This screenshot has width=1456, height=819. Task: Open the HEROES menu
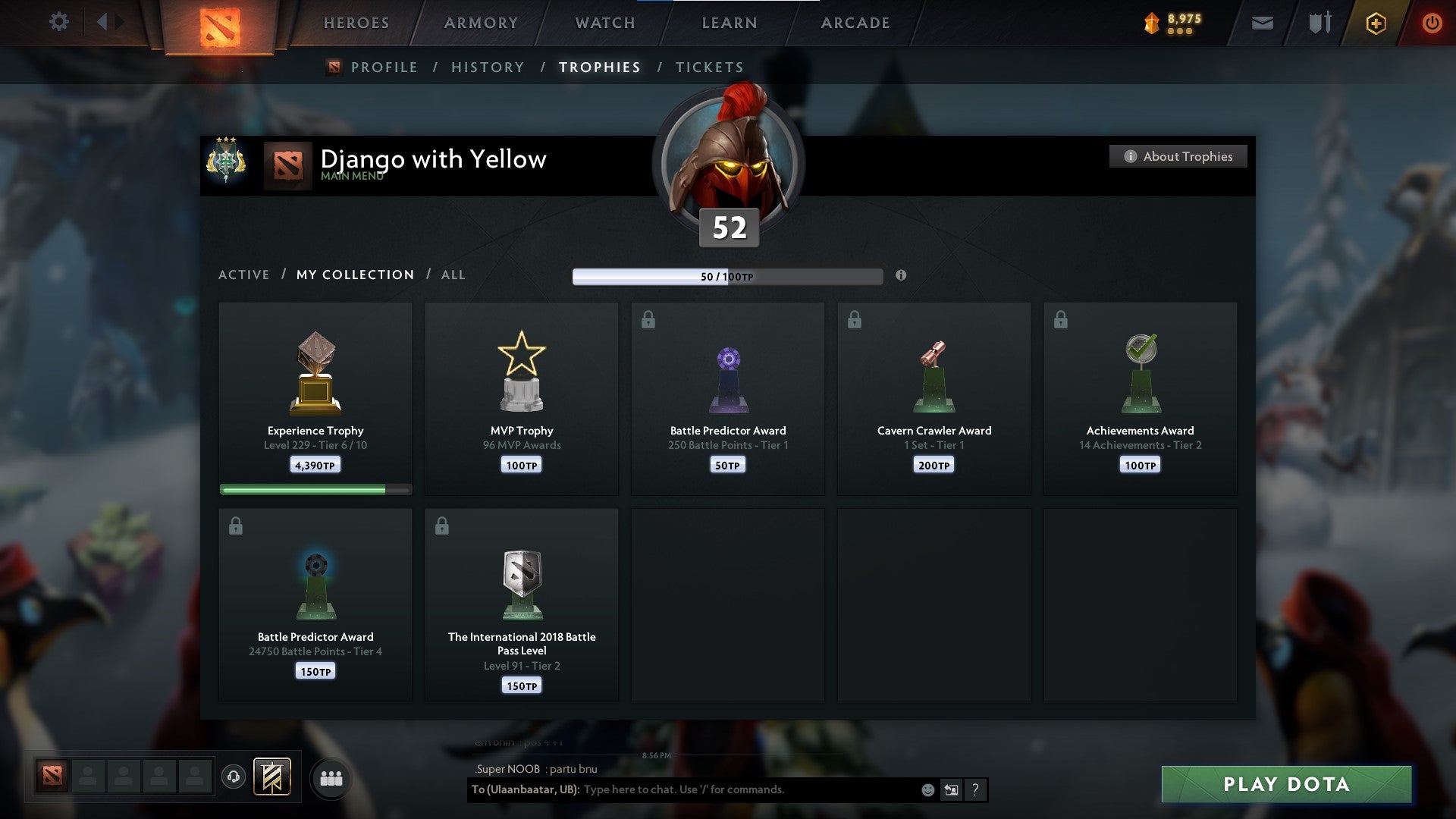(x=356, y=23)
